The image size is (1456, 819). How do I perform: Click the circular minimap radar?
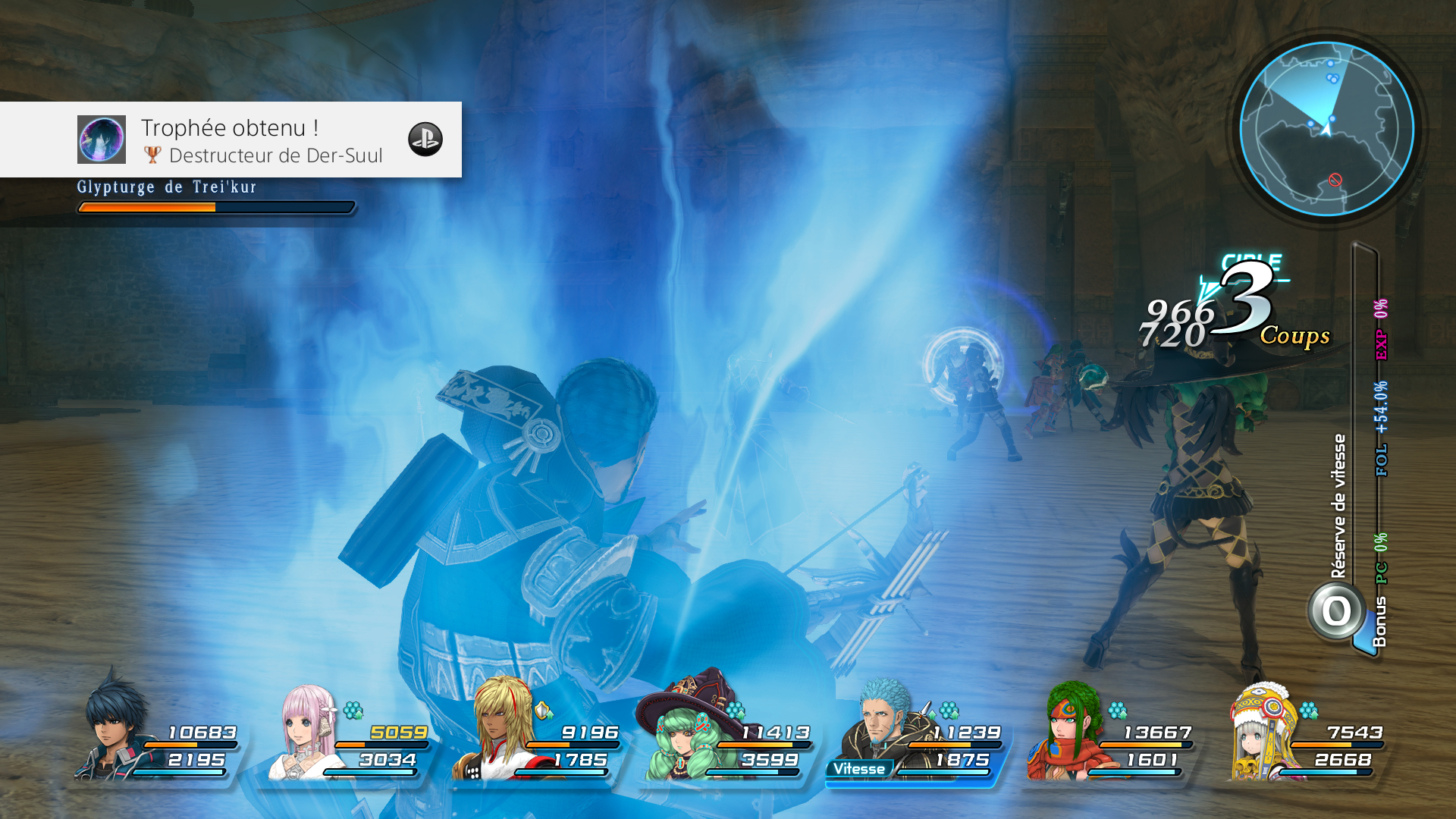[1326, 129]
